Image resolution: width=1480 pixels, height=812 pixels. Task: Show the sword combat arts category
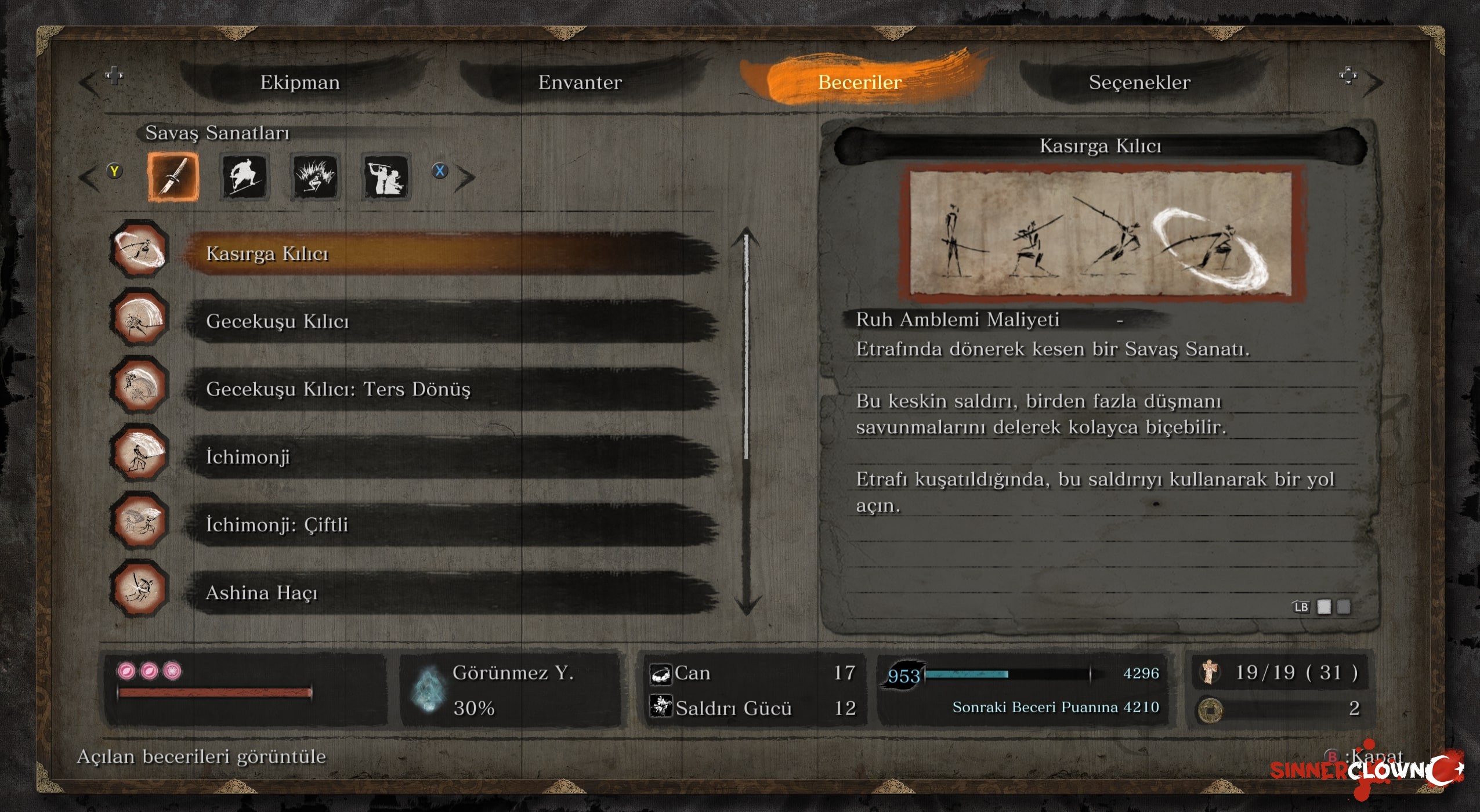(x=173, y=177)
